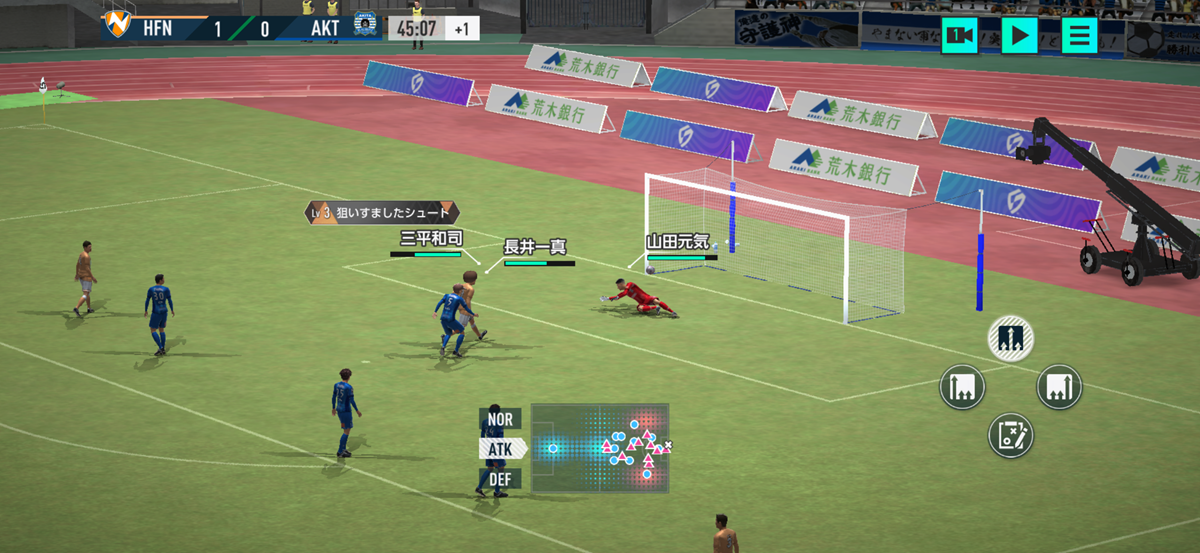Choose the ATK tactic mode
This screenshot has width=1200, height=553.
click(x=501, y=449)
